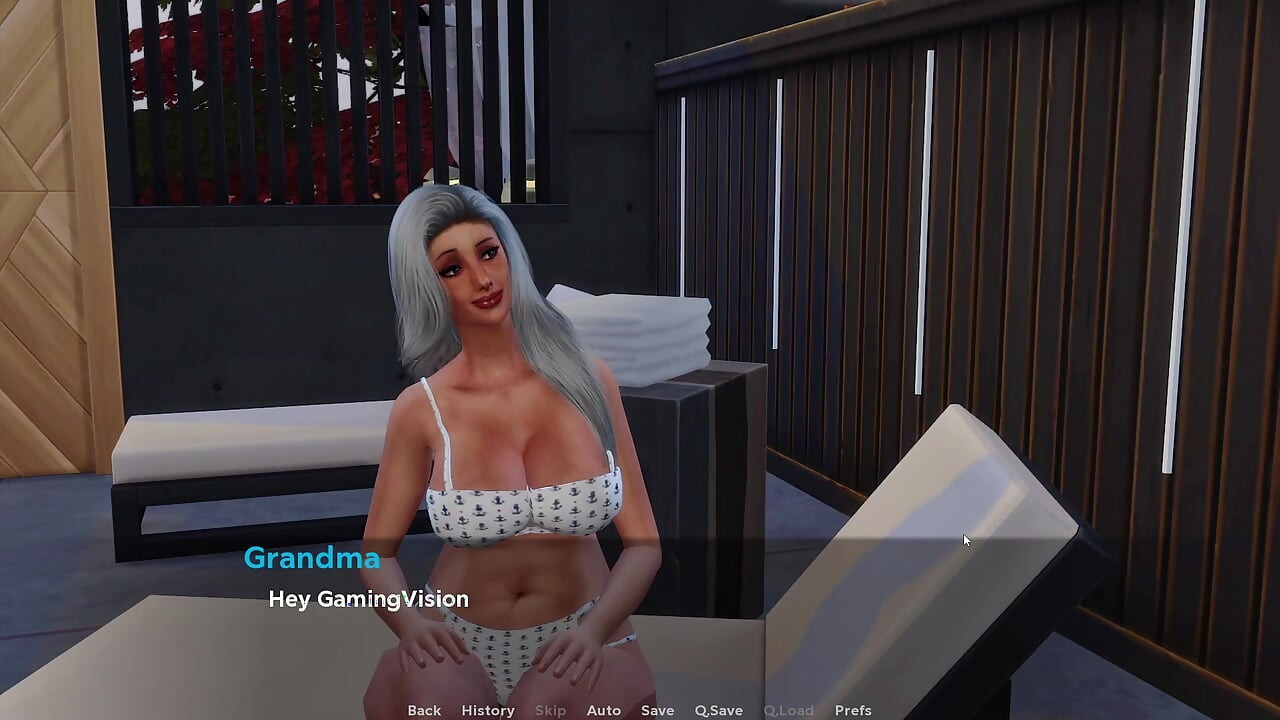Click Q.Load to restore your quicksave
The image size is (1280, 720).
point(789,709)
